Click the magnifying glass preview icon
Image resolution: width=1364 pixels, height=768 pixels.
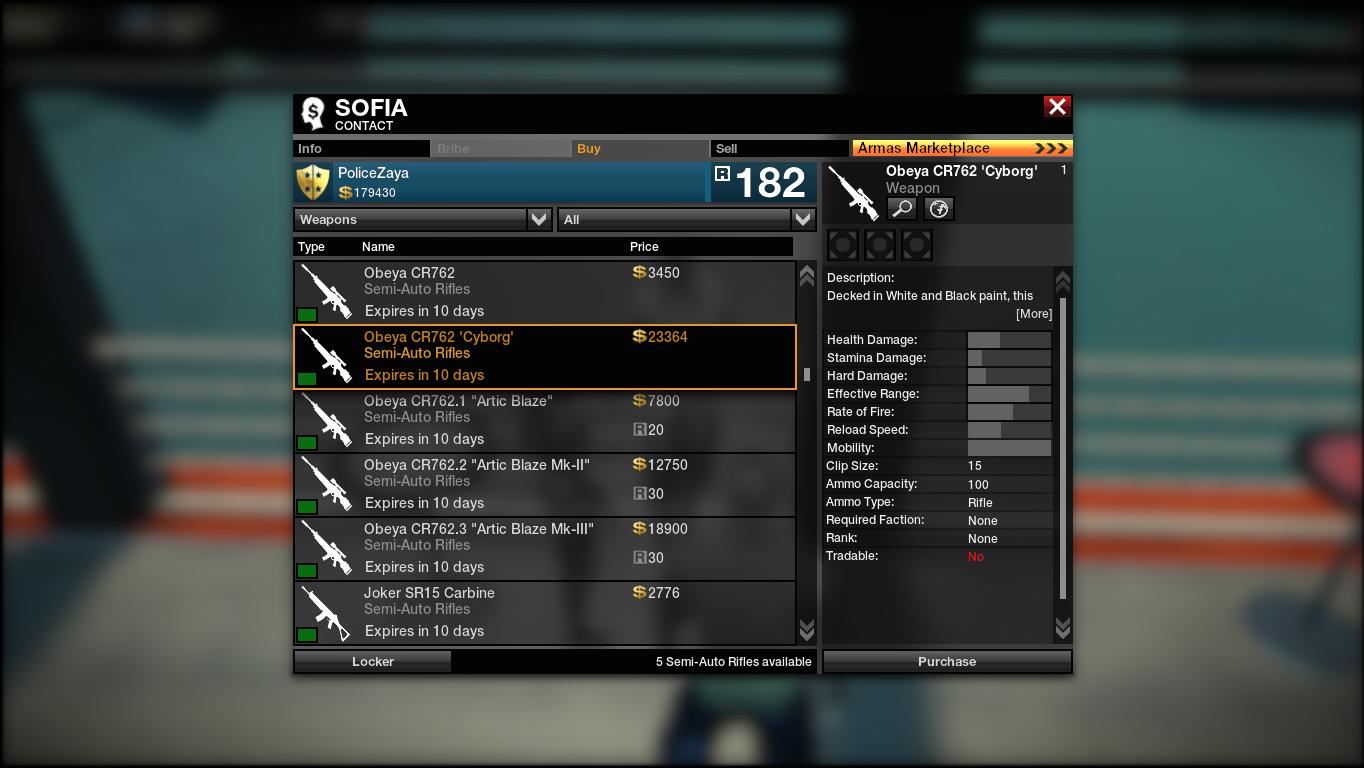tap(902, 208)
